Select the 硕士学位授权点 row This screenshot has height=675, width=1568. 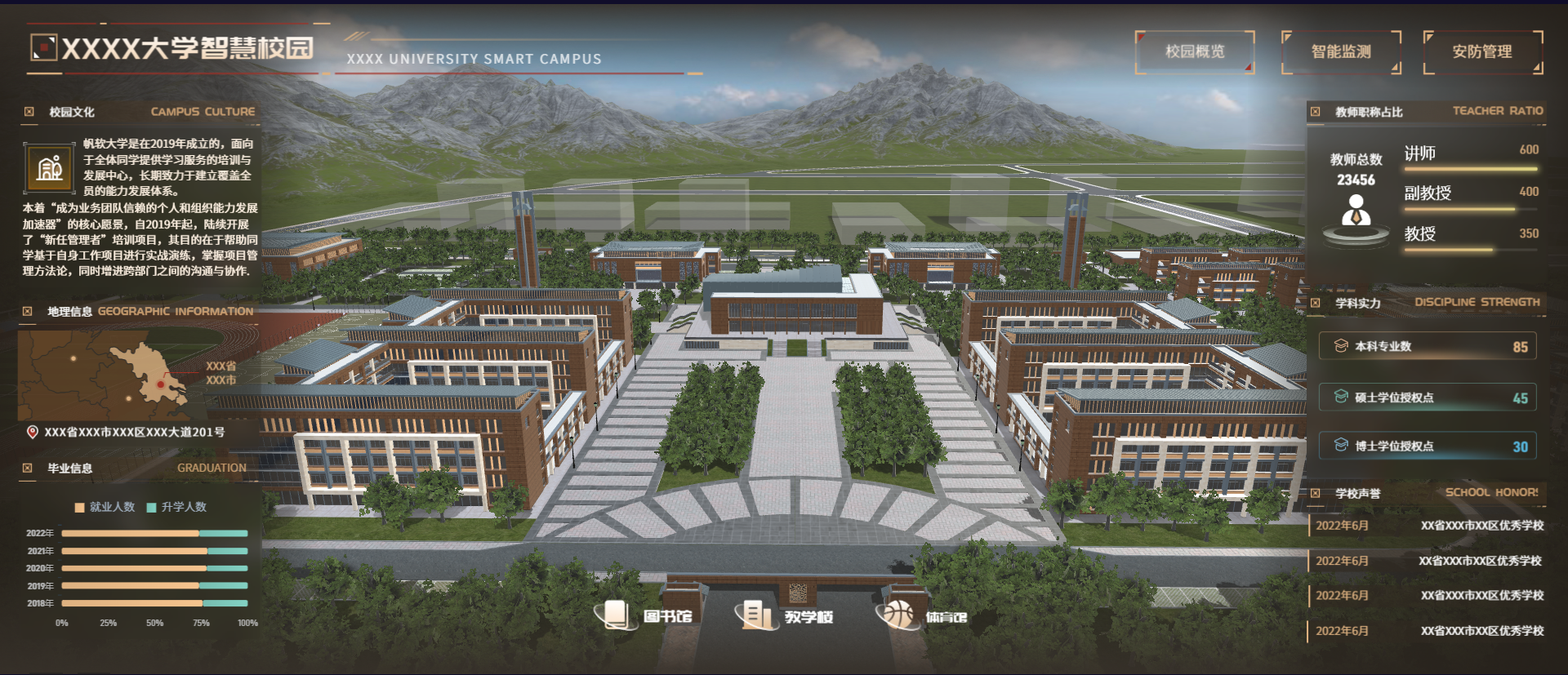pos(1427,397)
